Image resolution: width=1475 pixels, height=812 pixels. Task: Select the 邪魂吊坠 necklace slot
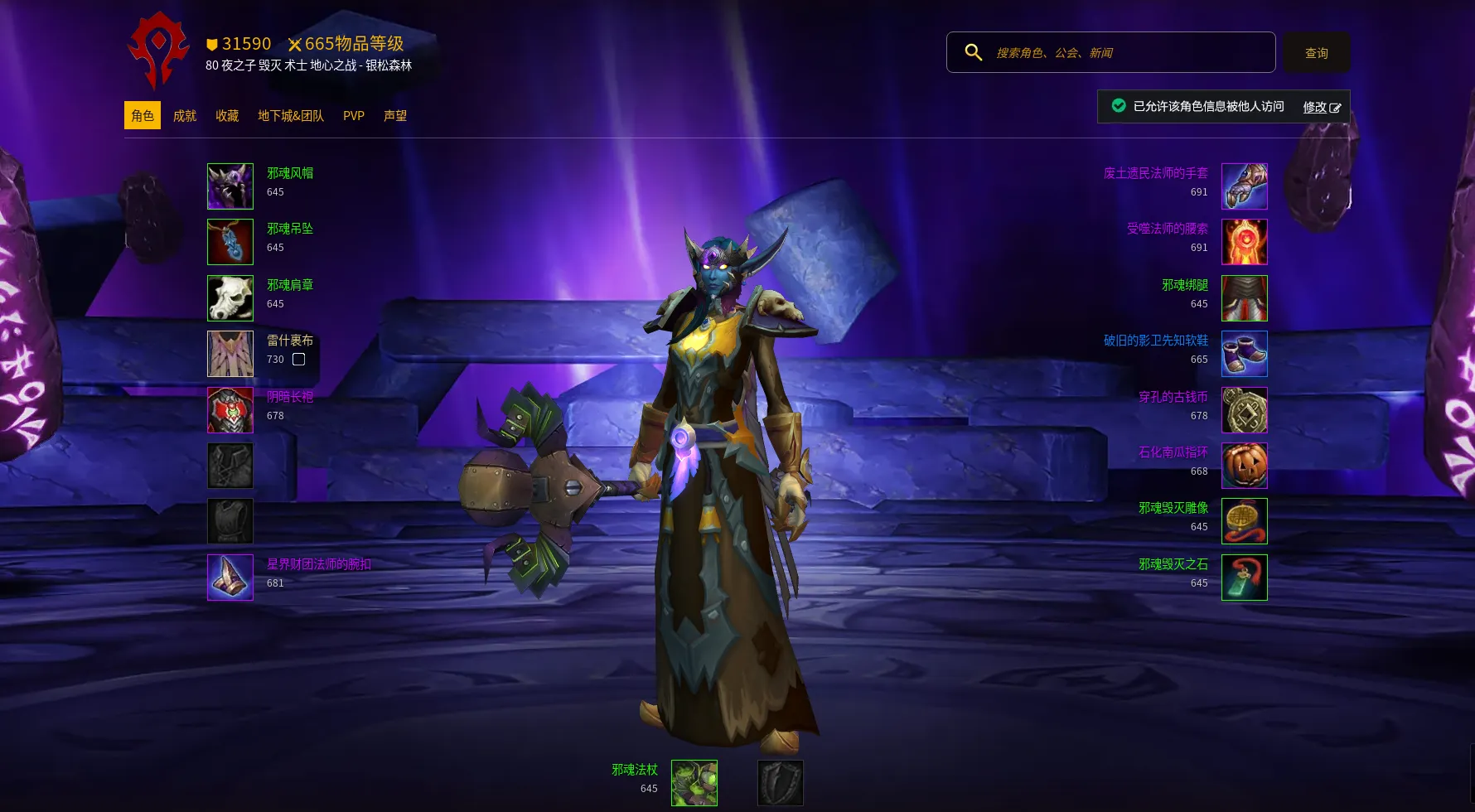point(230,242)
